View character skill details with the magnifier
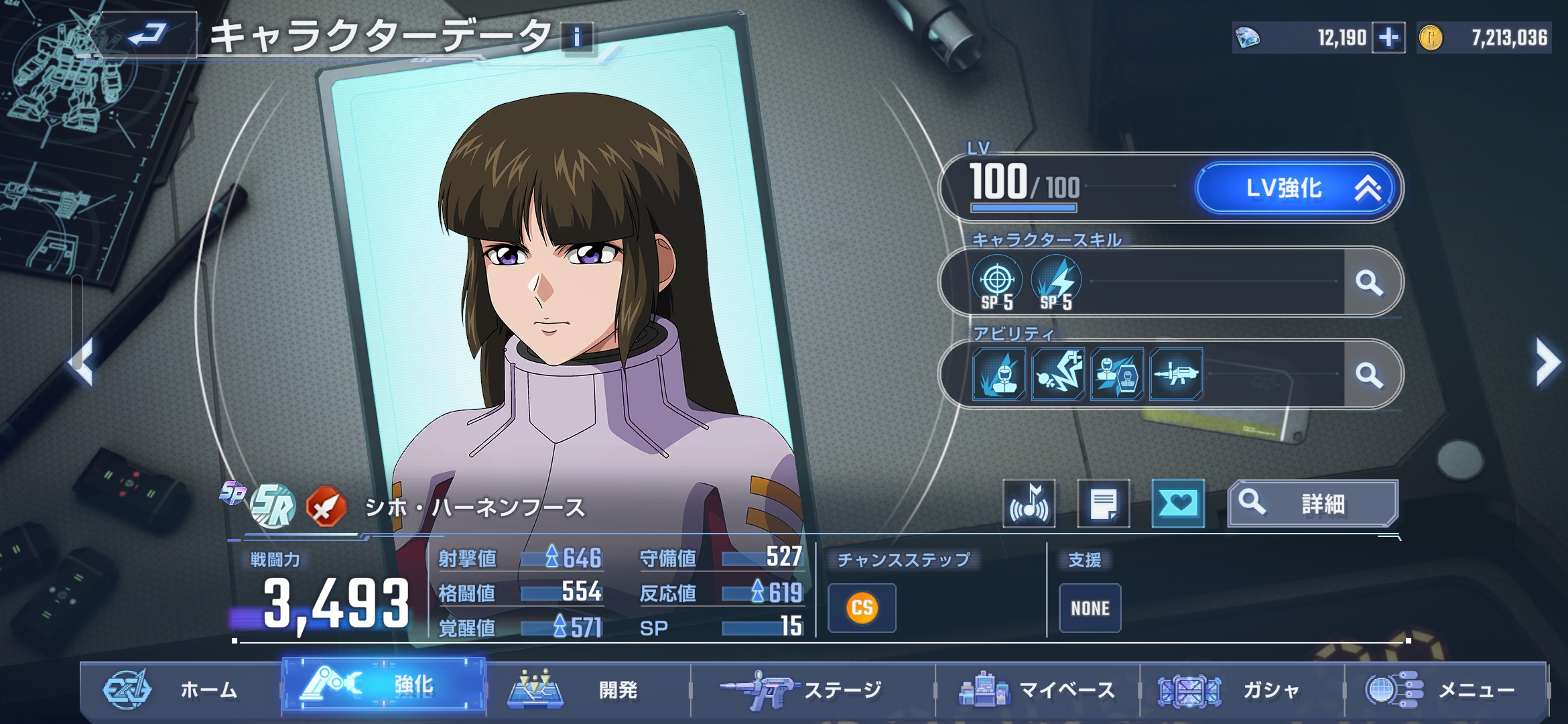Image resolution: width=1568 pixels, height=724 pixels. coord(1370,282)
